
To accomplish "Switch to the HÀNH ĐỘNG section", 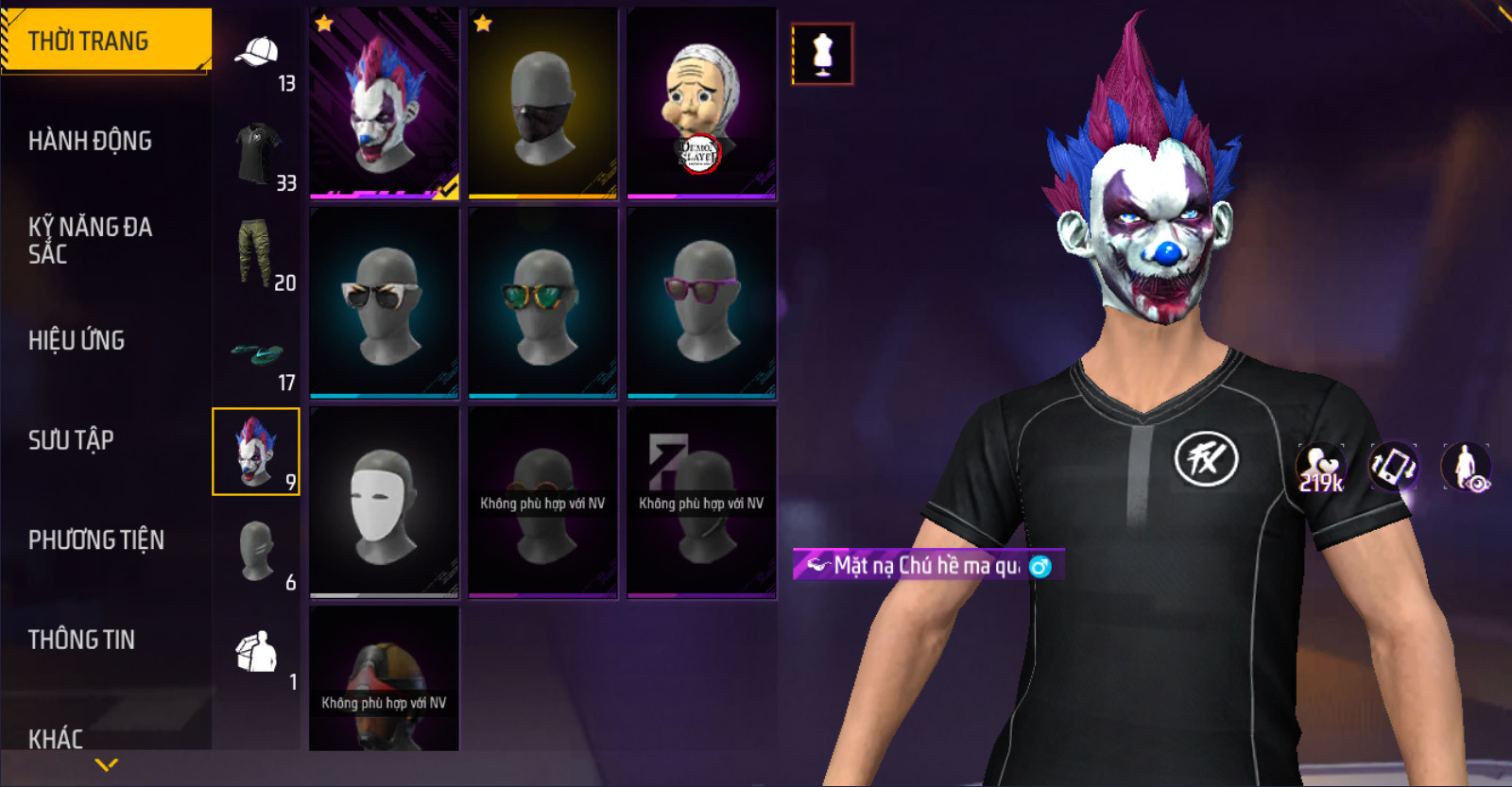I will tap(90, 141).
